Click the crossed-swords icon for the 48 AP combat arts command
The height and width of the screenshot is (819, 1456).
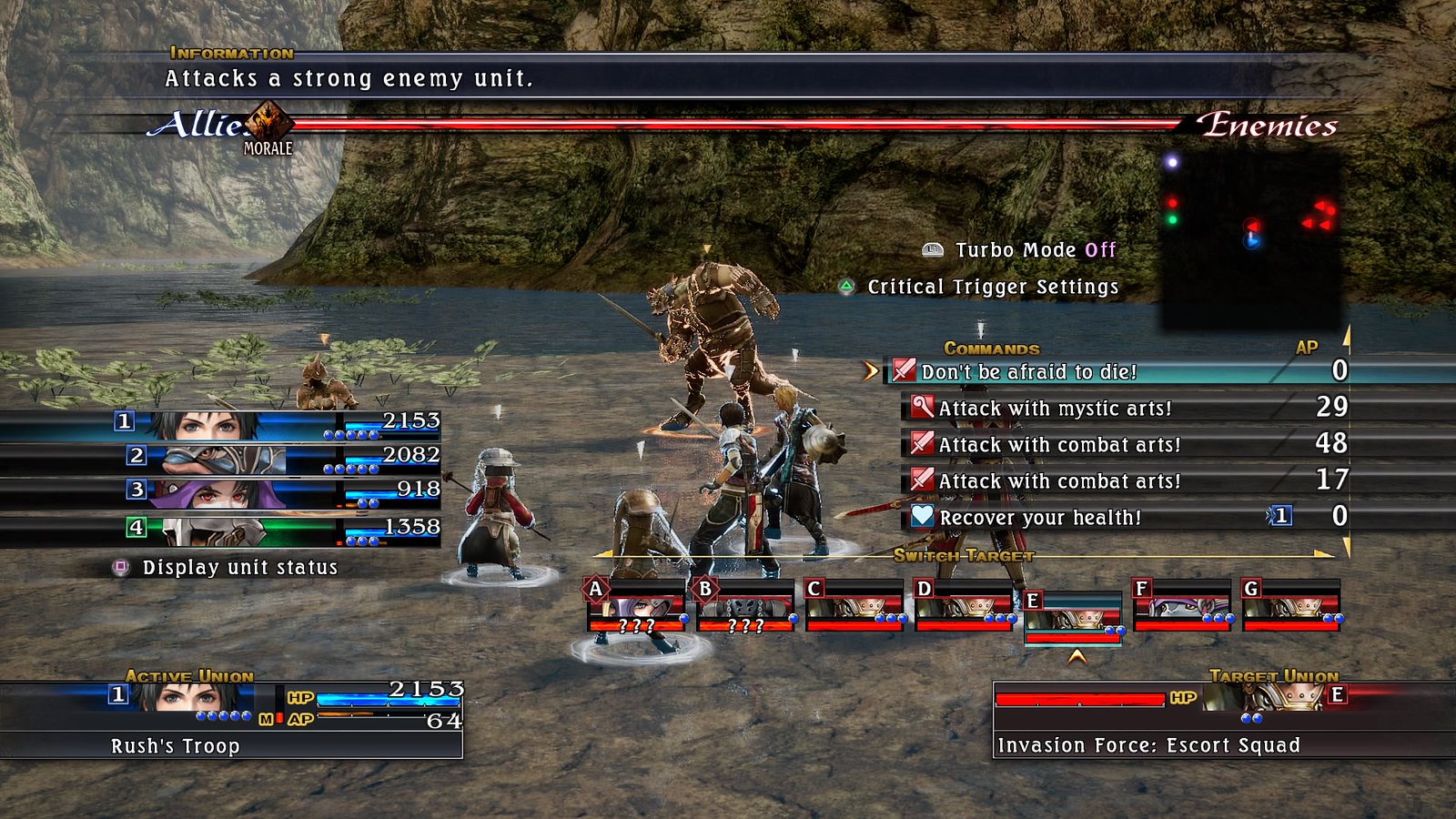[920, 444]
